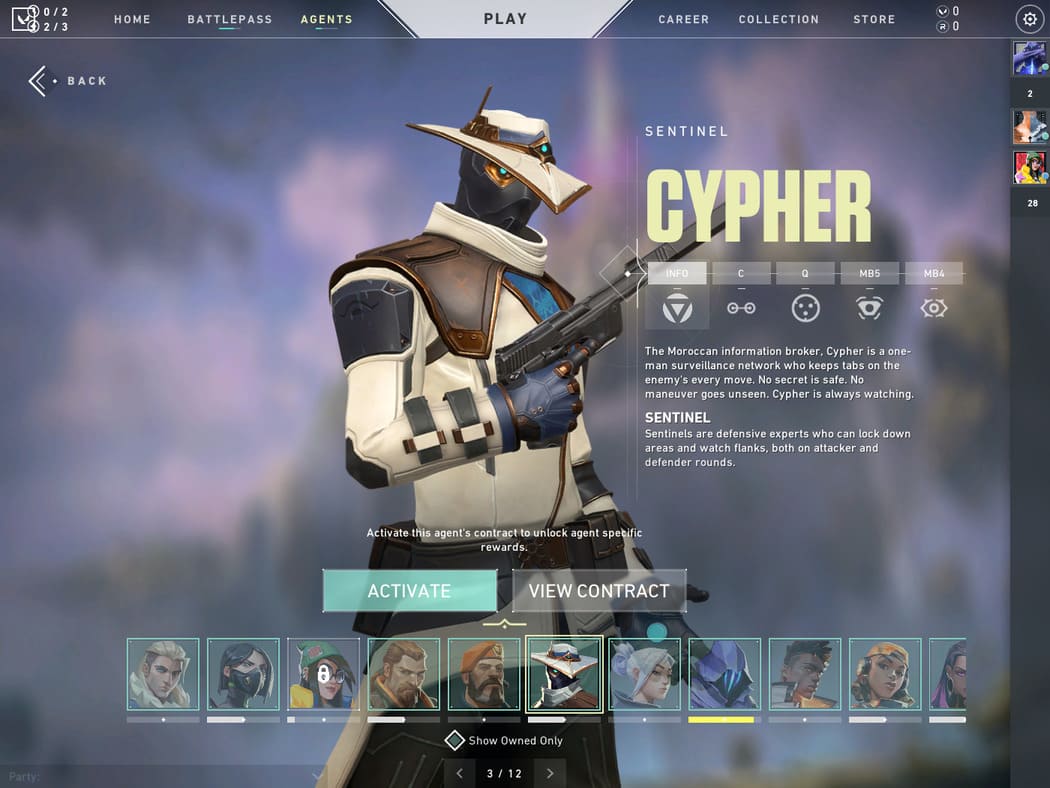Go to previous agent page arrow

tap(459, 773)
